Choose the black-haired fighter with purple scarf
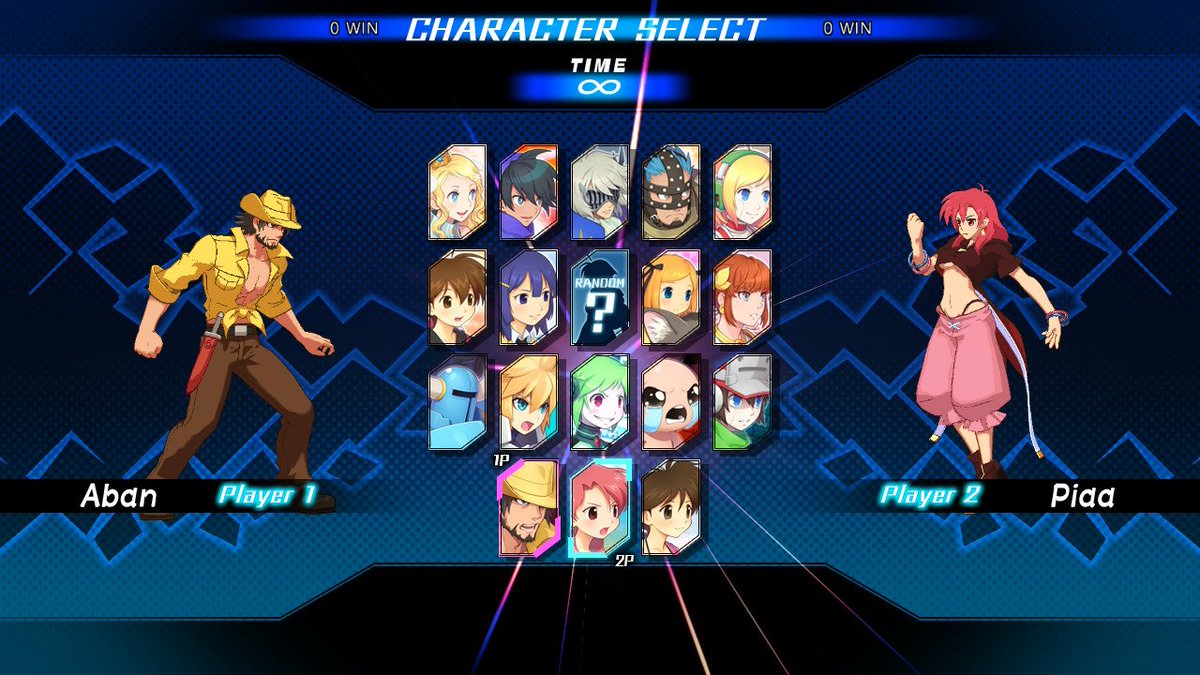Viewport: 1200px width, 675px height. click(x=529, y=192)
